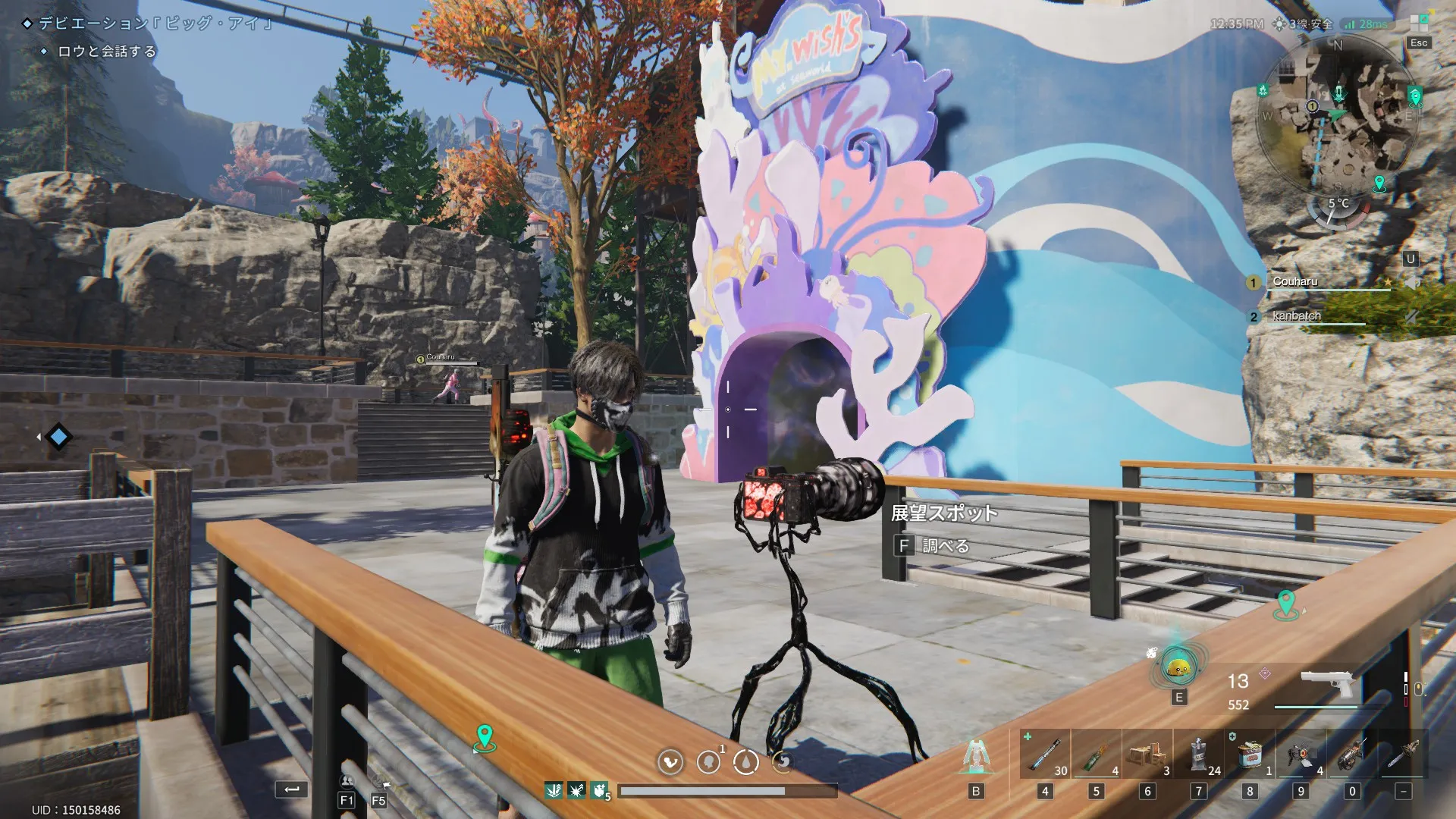Viewport: 1456px width, 819px height.
Task: Activate the yellow blob deviation skill
Action: point(1178,668)
